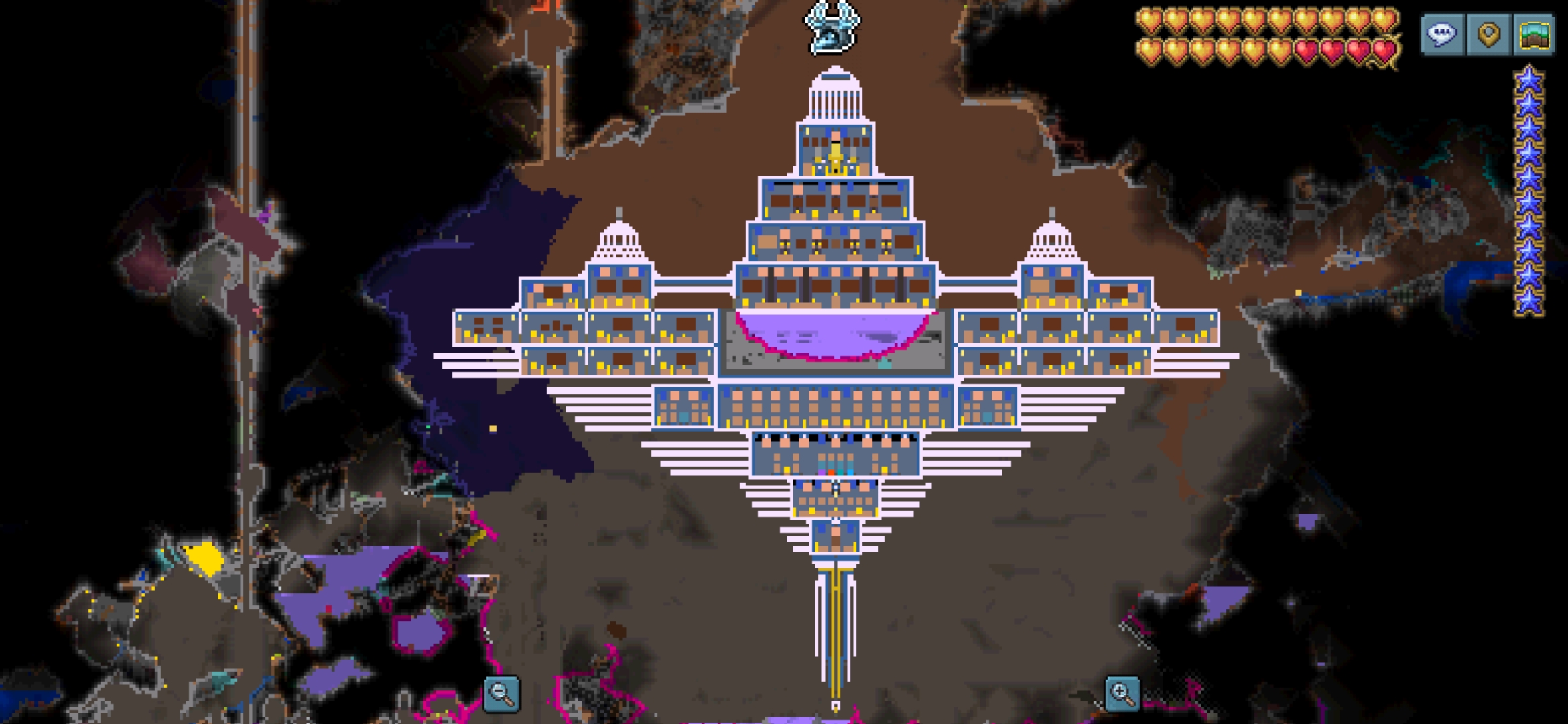1568x724 pixels.
Task: Zoom out the map with the minus magnifier
Action: (501, 693)
